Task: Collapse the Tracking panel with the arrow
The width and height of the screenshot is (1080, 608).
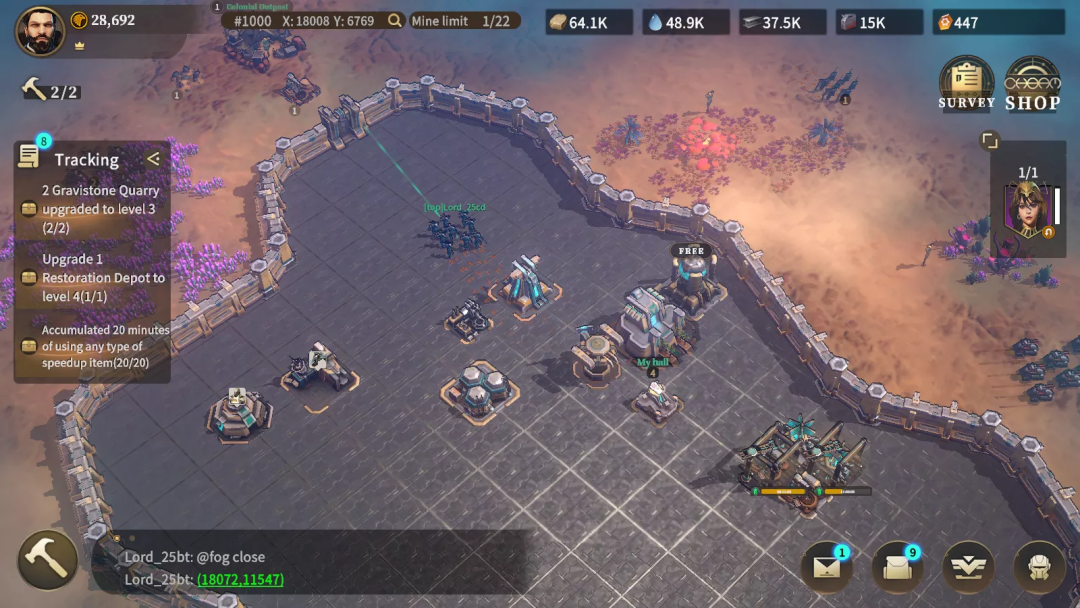Action: point(153,159)
